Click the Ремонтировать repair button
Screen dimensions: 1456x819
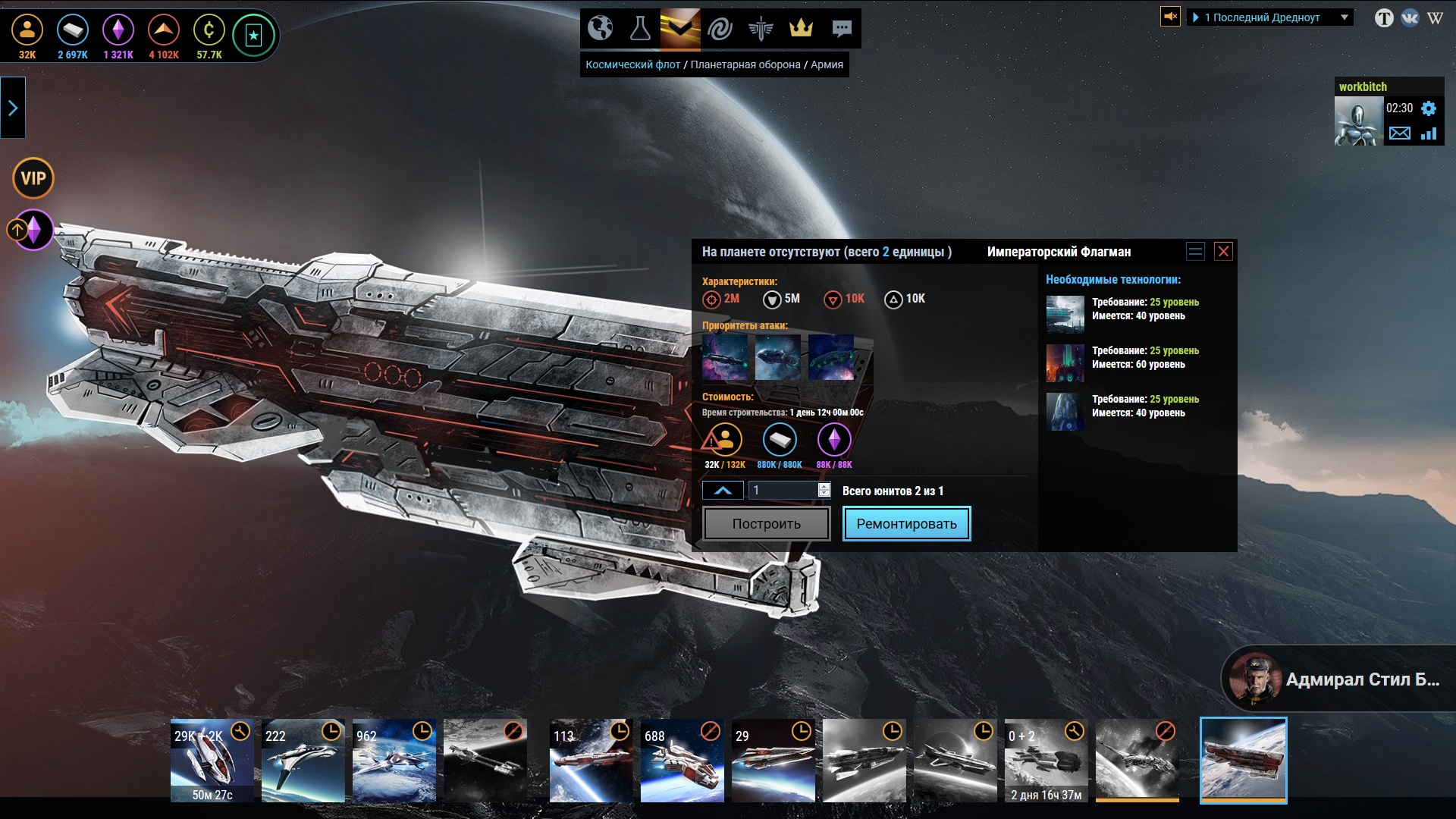point(906,524)
